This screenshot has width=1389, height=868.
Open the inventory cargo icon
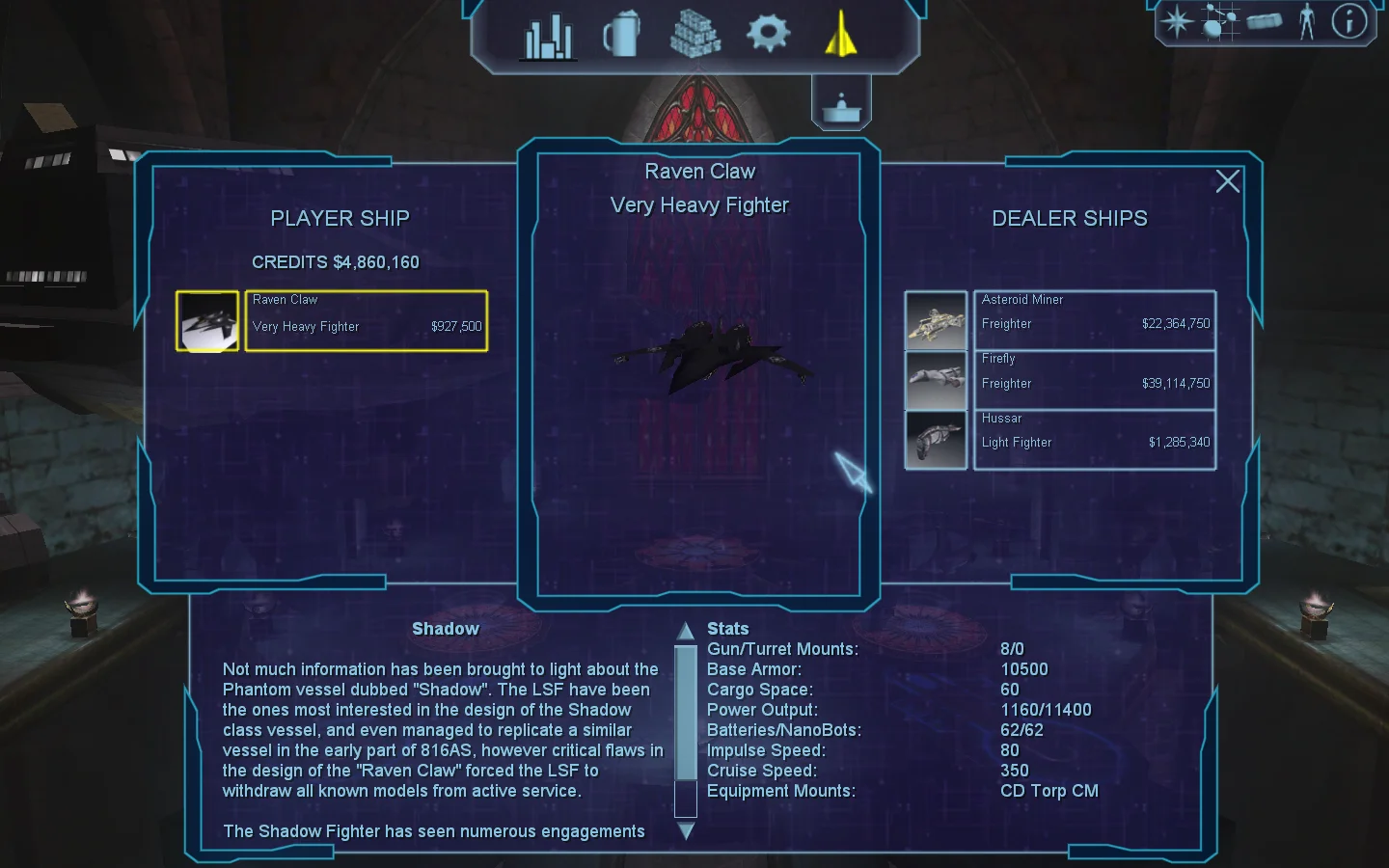pyautogui.click(x=1264, y=21)
